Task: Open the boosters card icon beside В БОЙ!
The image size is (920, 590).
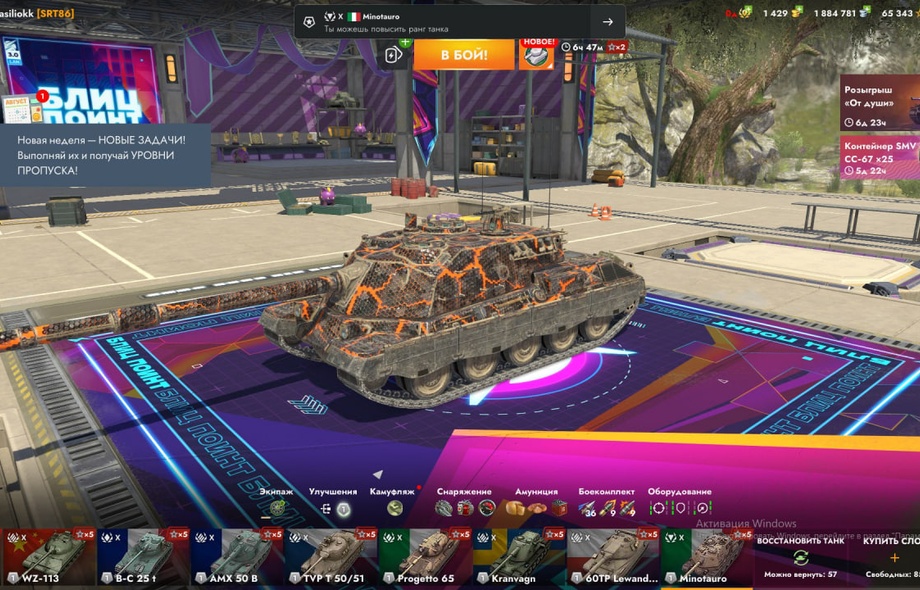Action: click(x=395, y=54)
